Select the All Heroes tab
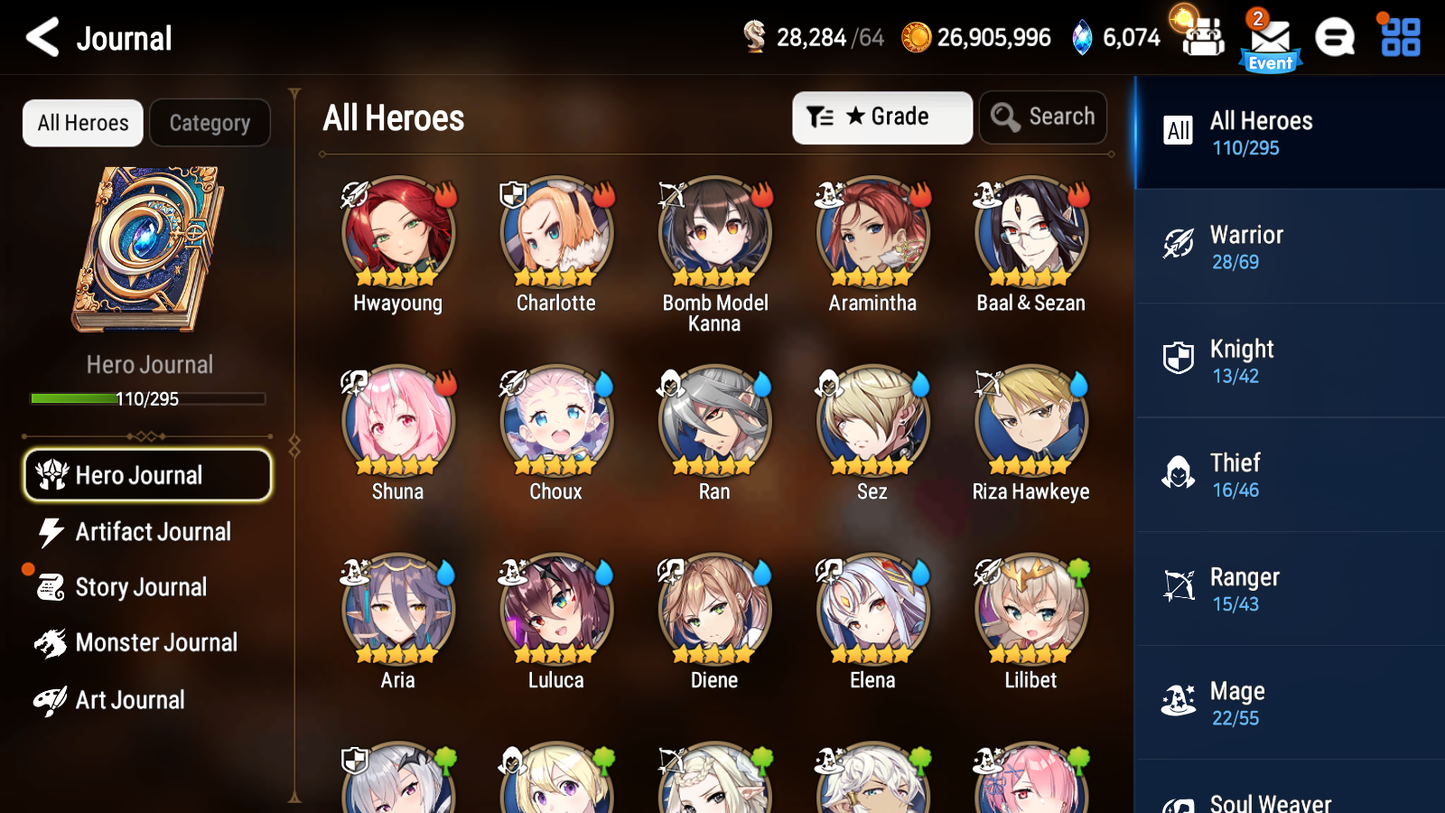The height and width of the screenshot is (813, 1445). pos(82,122)
